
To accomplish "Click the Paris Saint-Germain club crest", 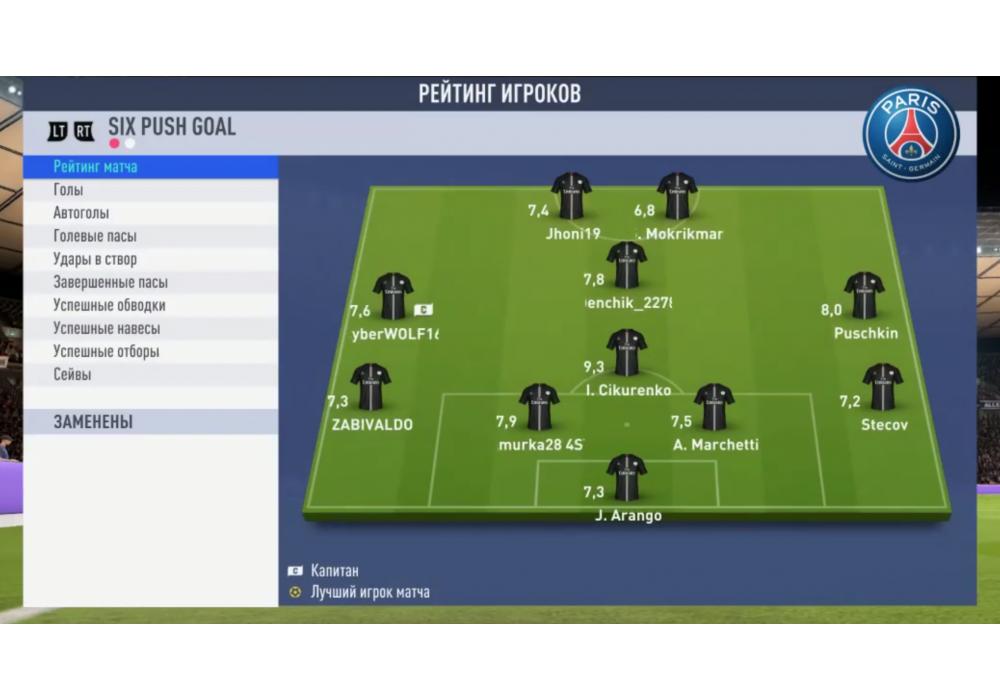I will coord(911,133).
